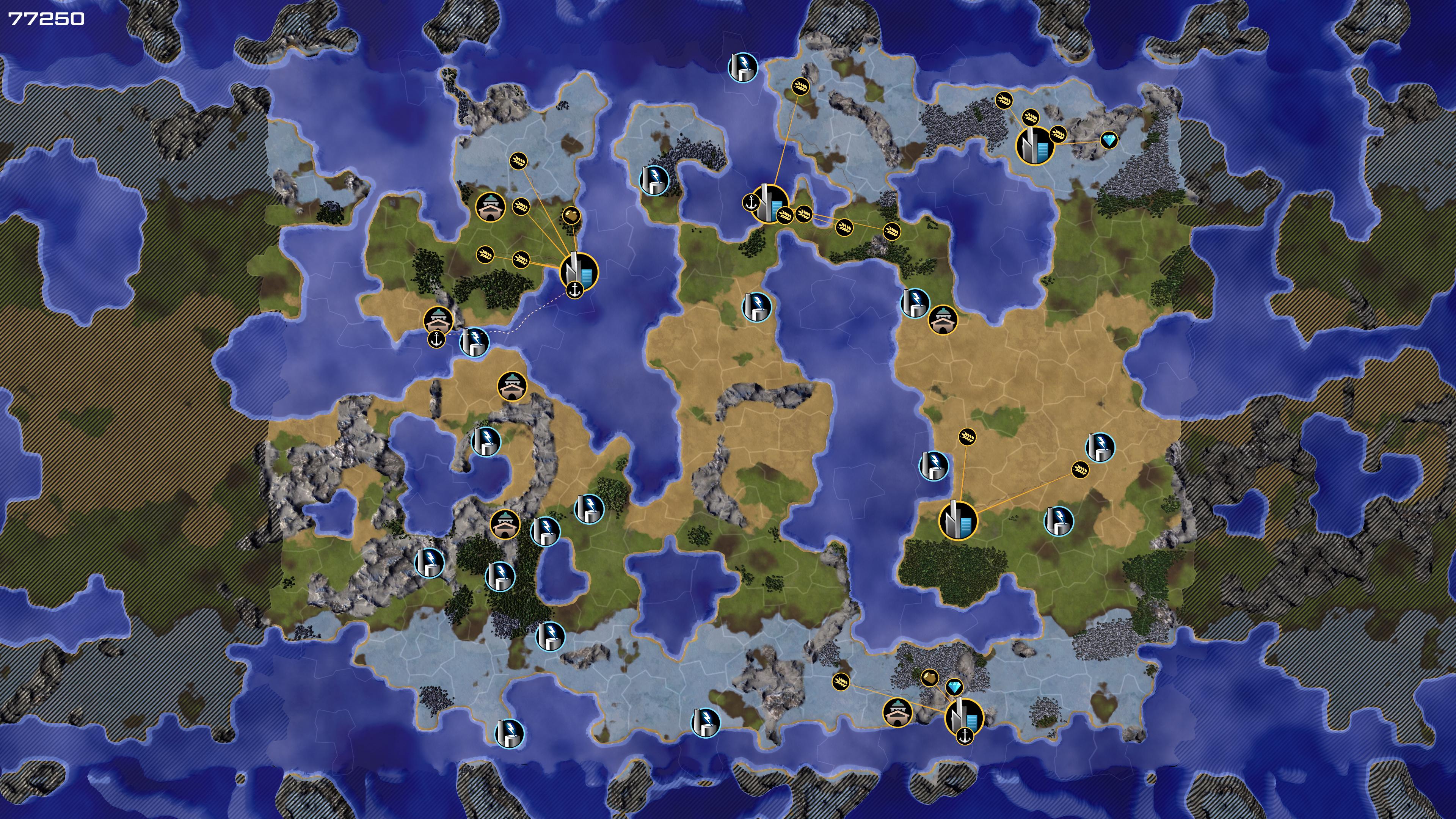This screenshot has width=1456, height=819.
Task: Select the anchor port at the dashed route's end
Action: (x=436, y=340)
